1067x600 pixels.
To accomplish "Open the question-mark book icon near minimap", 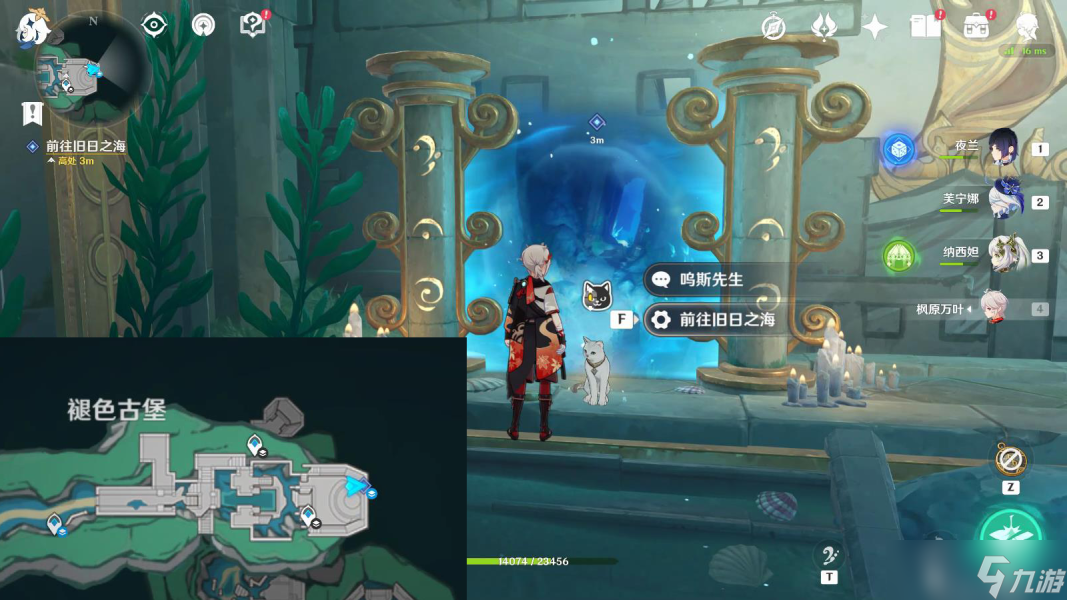I will point(254,25).
